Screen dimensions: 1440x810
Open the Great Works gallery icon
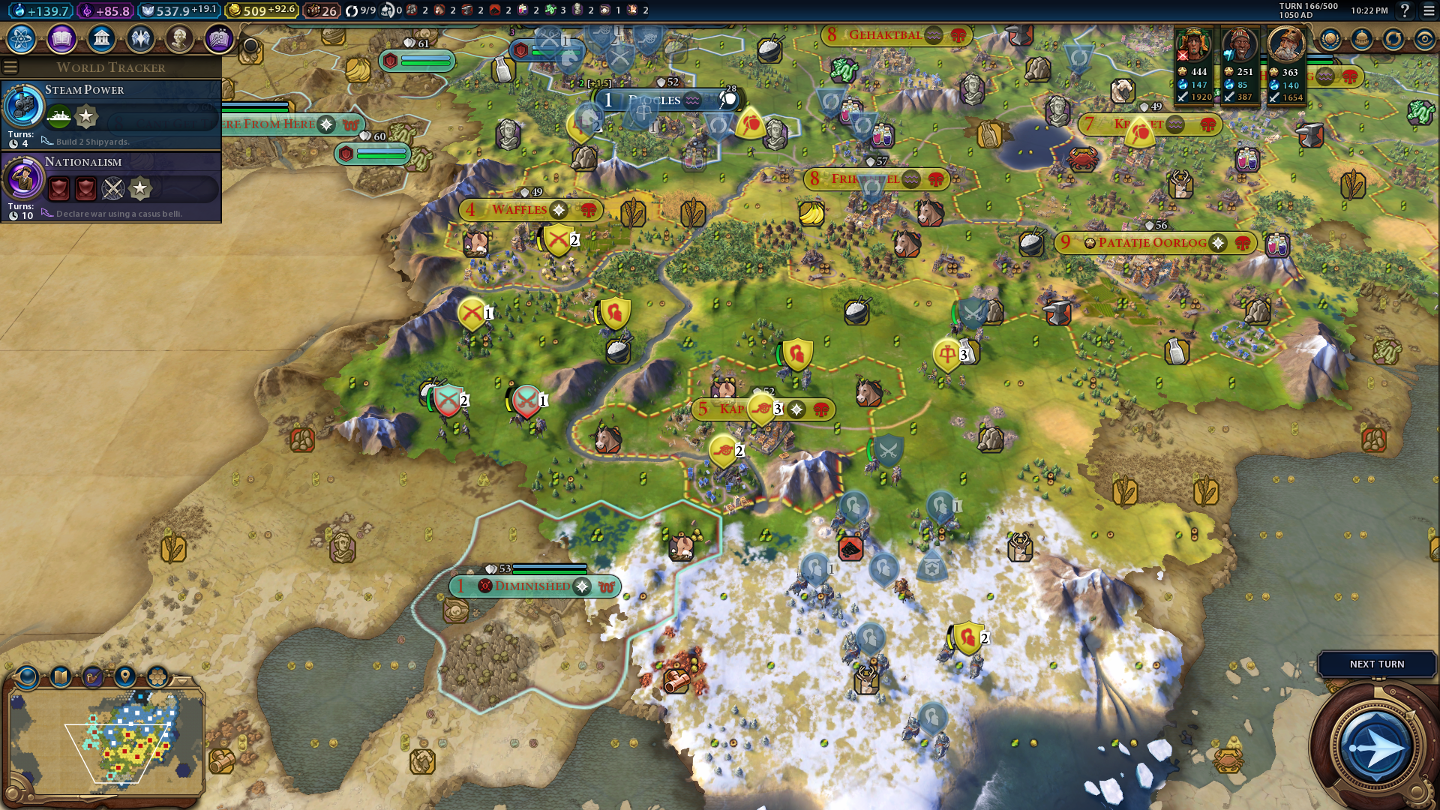pos(219,39)
